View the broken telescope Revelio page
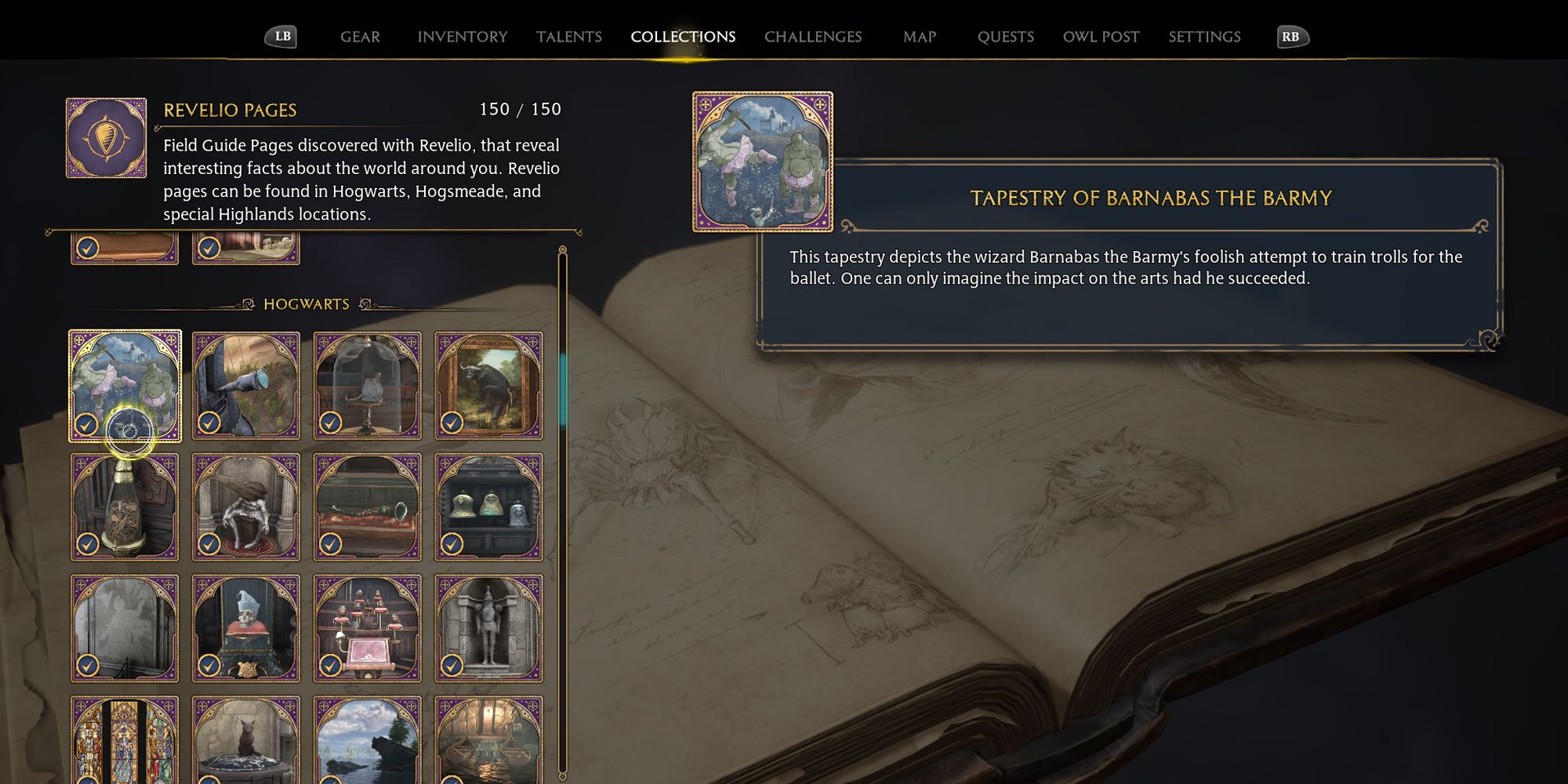This screenshot has height=784, width=1568. tap(246, 384)
